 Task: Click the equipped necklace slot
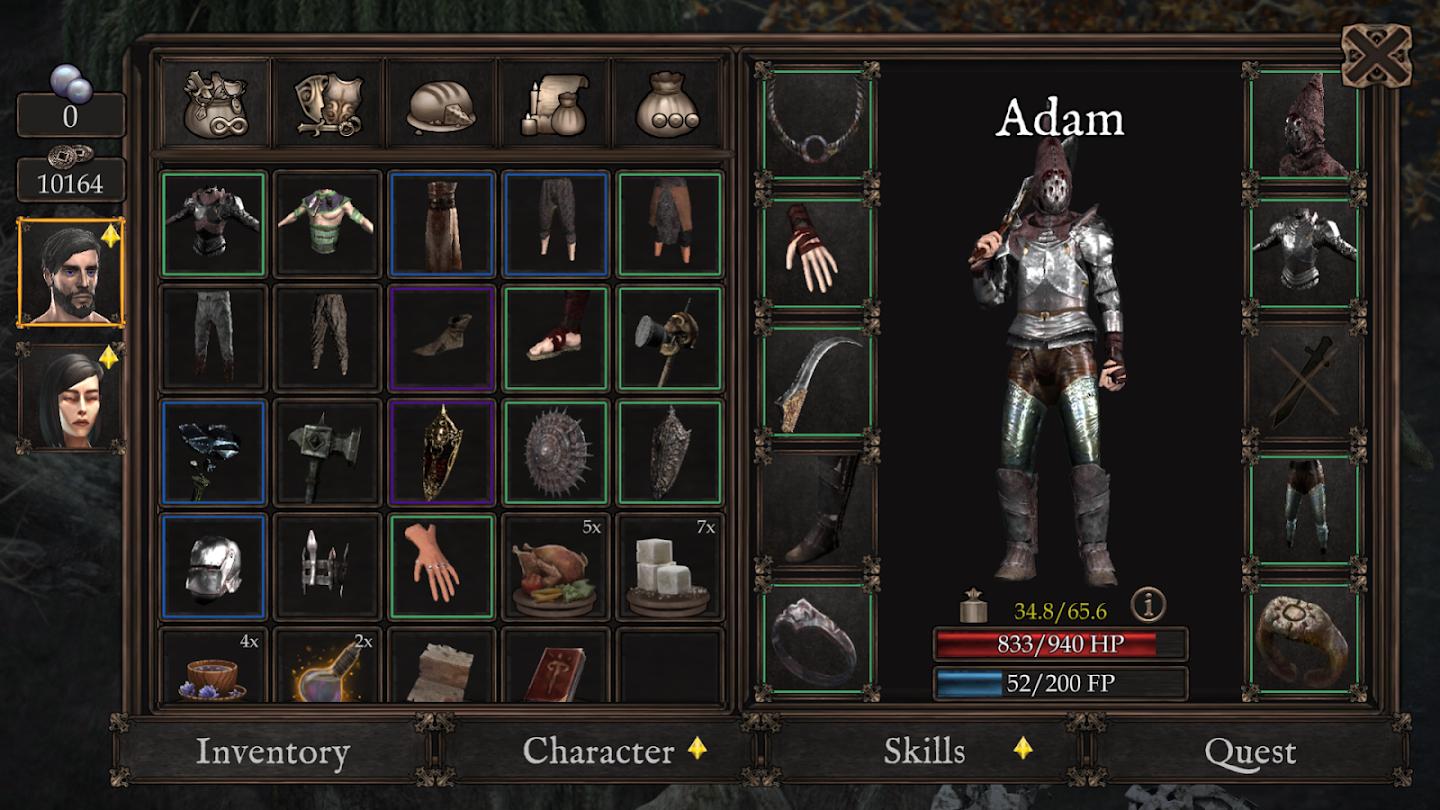coord(817,124)
